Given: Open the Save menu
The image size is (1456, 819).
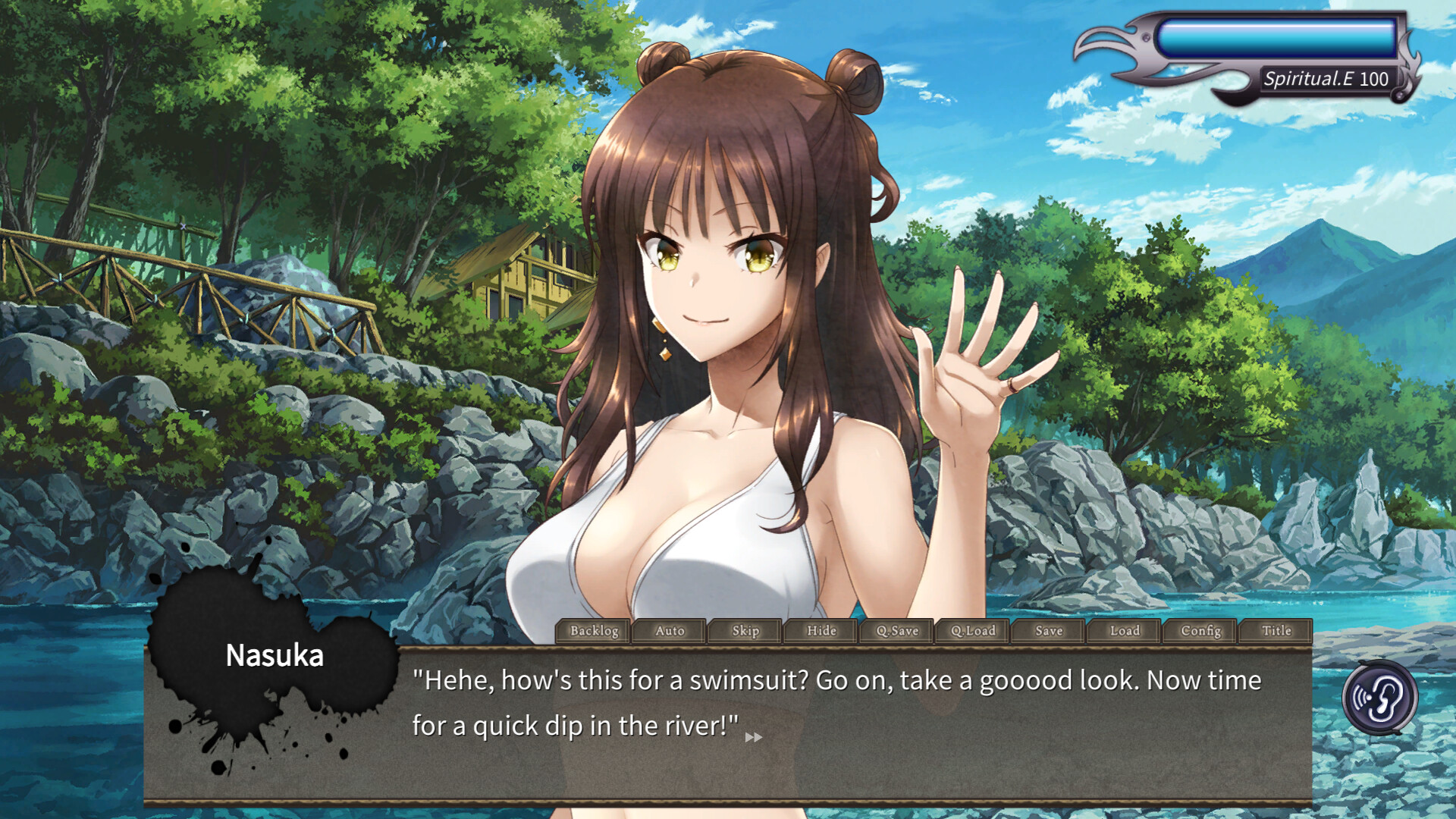Looking at the screenshot, I should coord(1049,631).
